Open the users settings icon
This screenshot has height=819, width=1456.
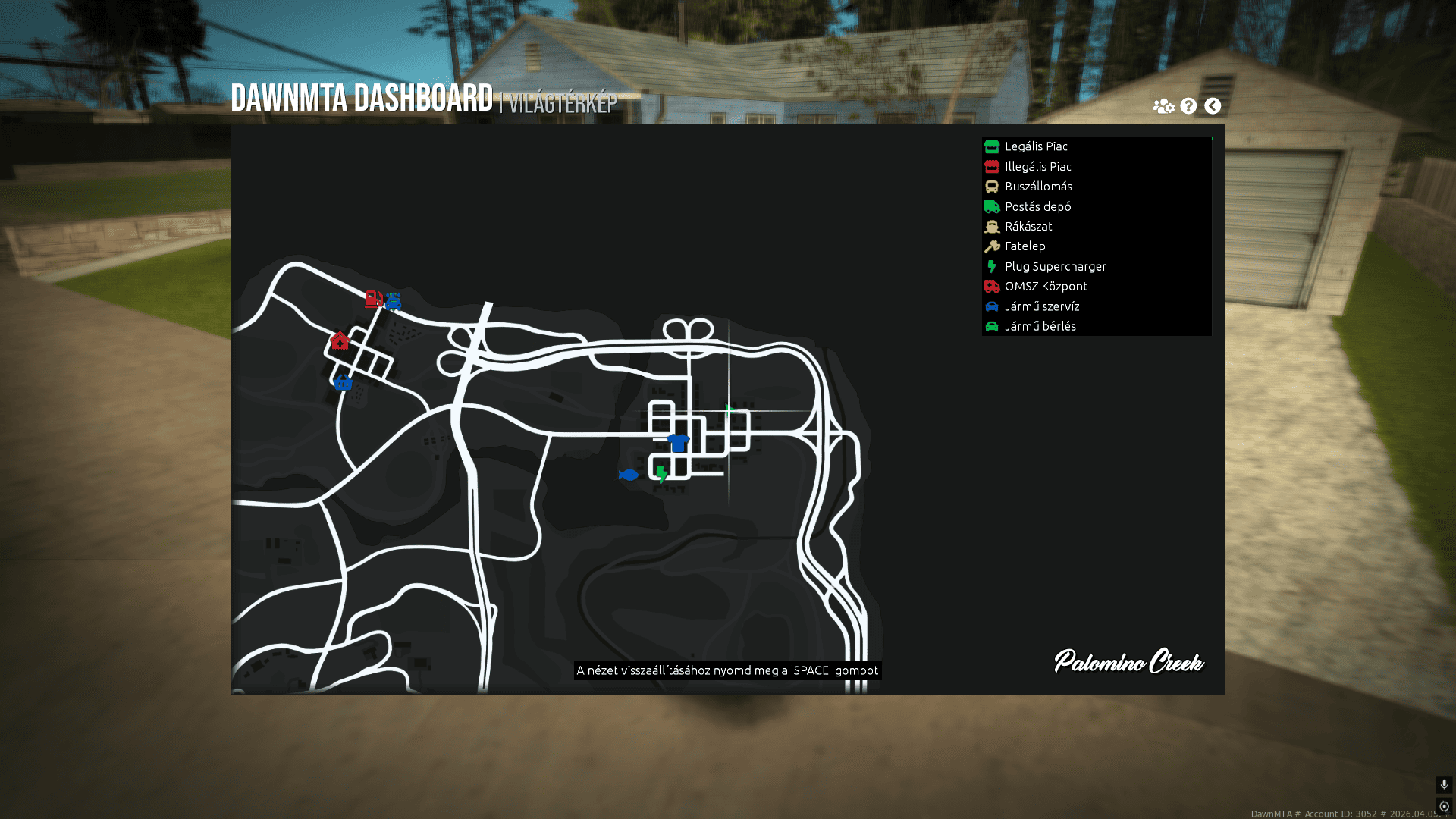click(1163, 106)
